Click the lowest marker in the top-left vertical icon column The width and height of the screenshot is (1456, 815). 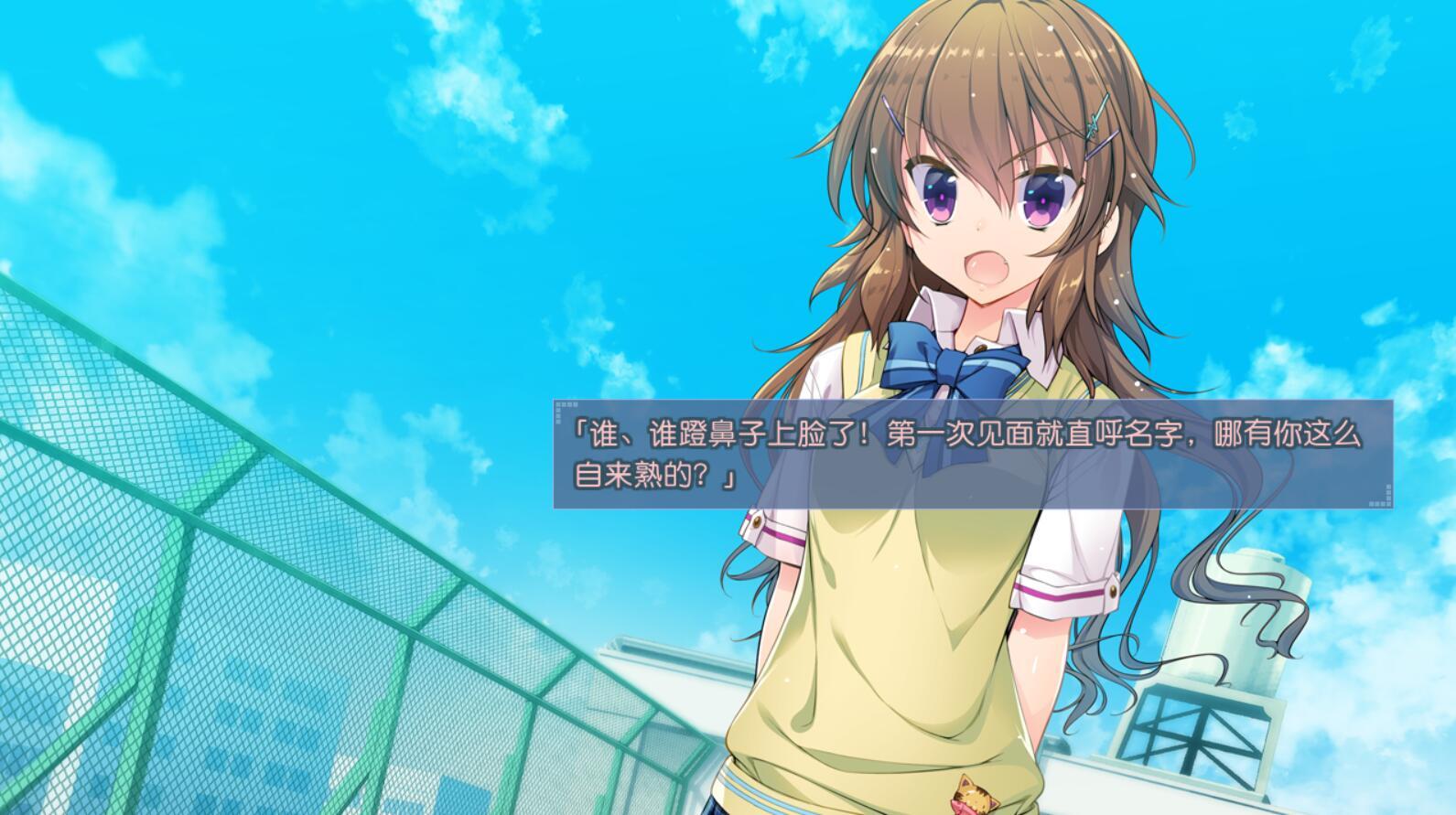coord(556,421)
